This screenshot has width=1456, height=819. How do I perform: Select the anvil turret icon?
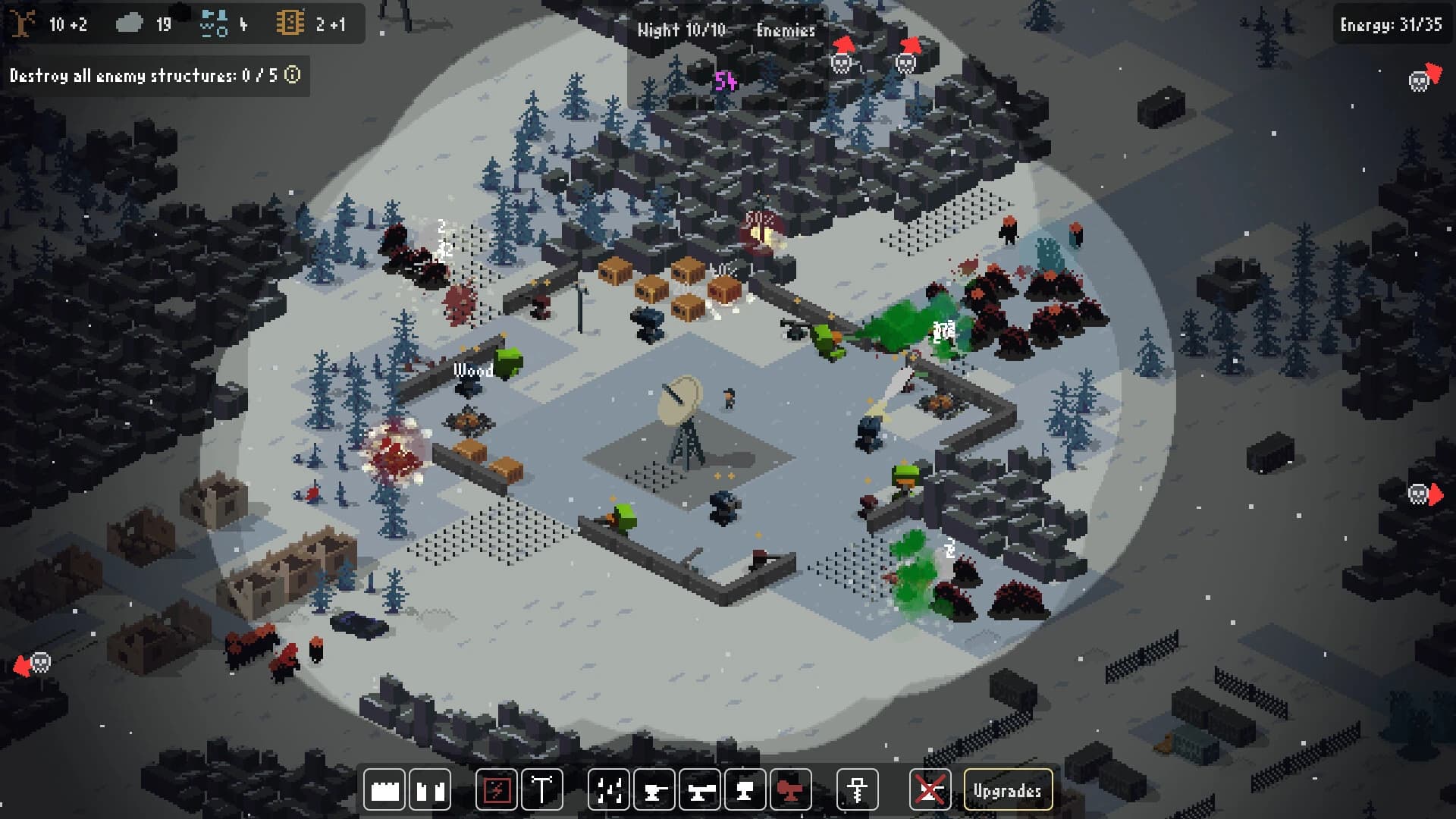[655, 789]
